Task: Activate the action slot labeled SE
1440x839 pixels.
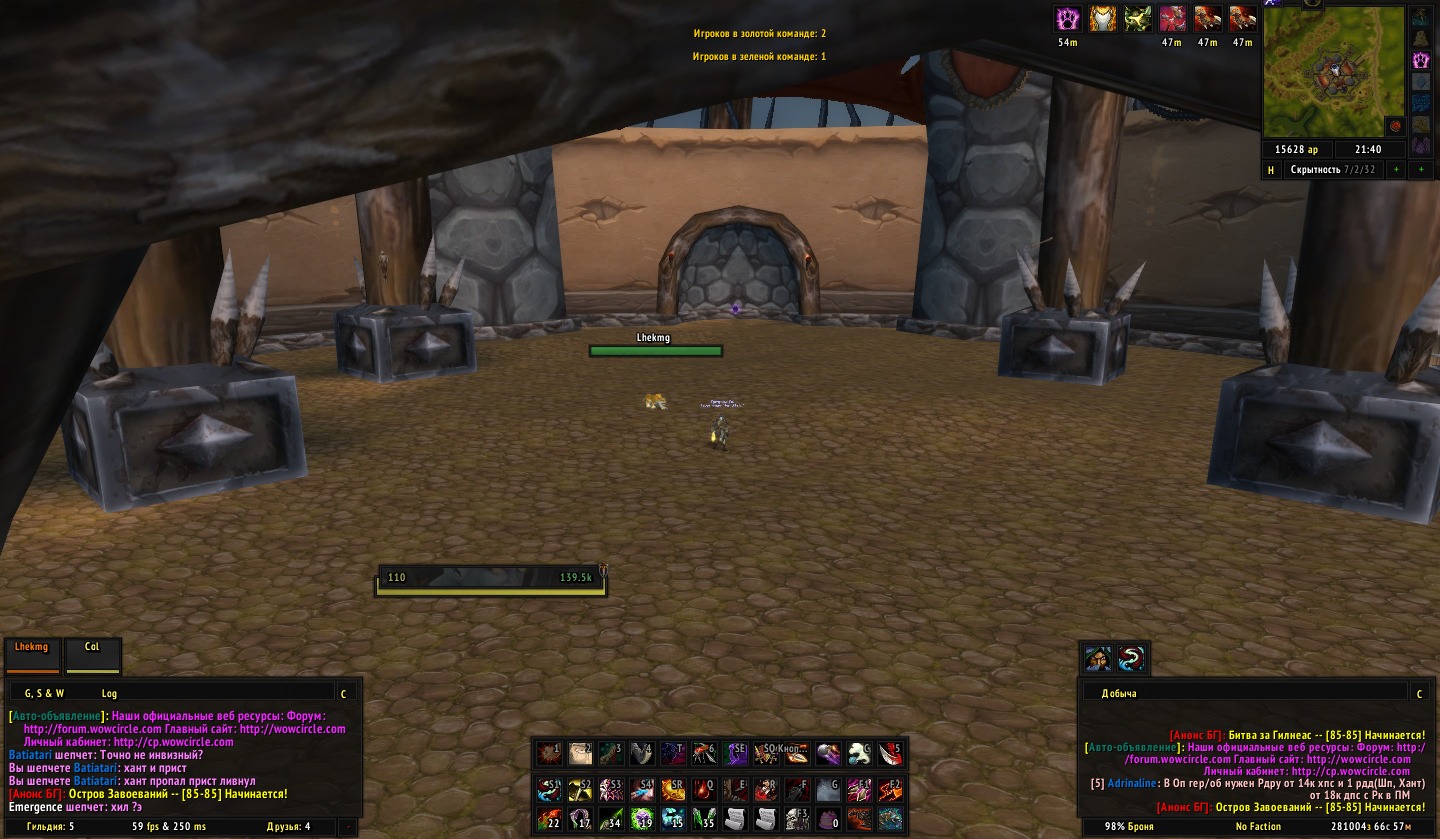Action: click(x=735, y=754)
